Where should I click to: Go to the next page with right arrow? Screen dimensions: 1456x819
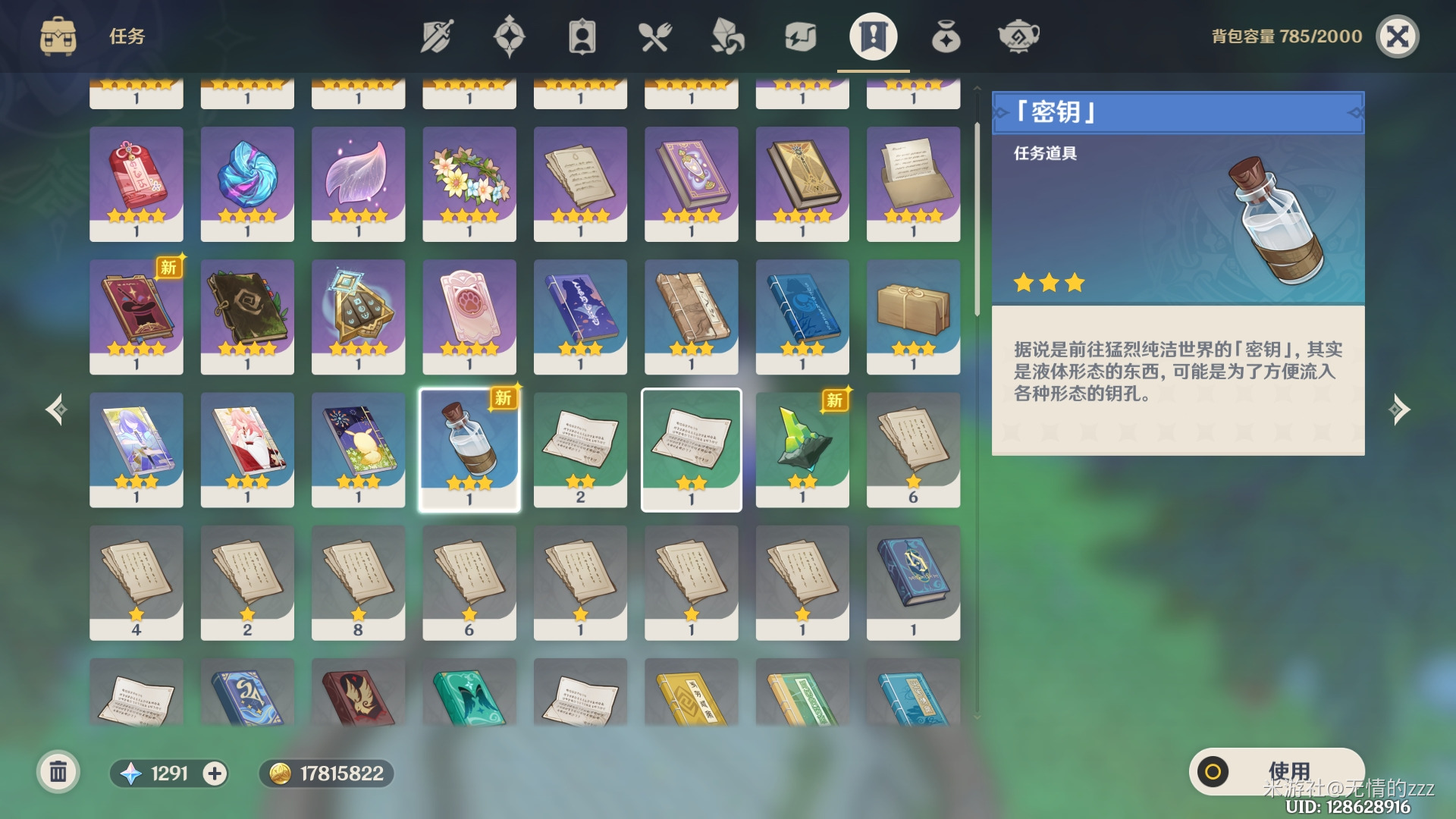click(1399, 409)
